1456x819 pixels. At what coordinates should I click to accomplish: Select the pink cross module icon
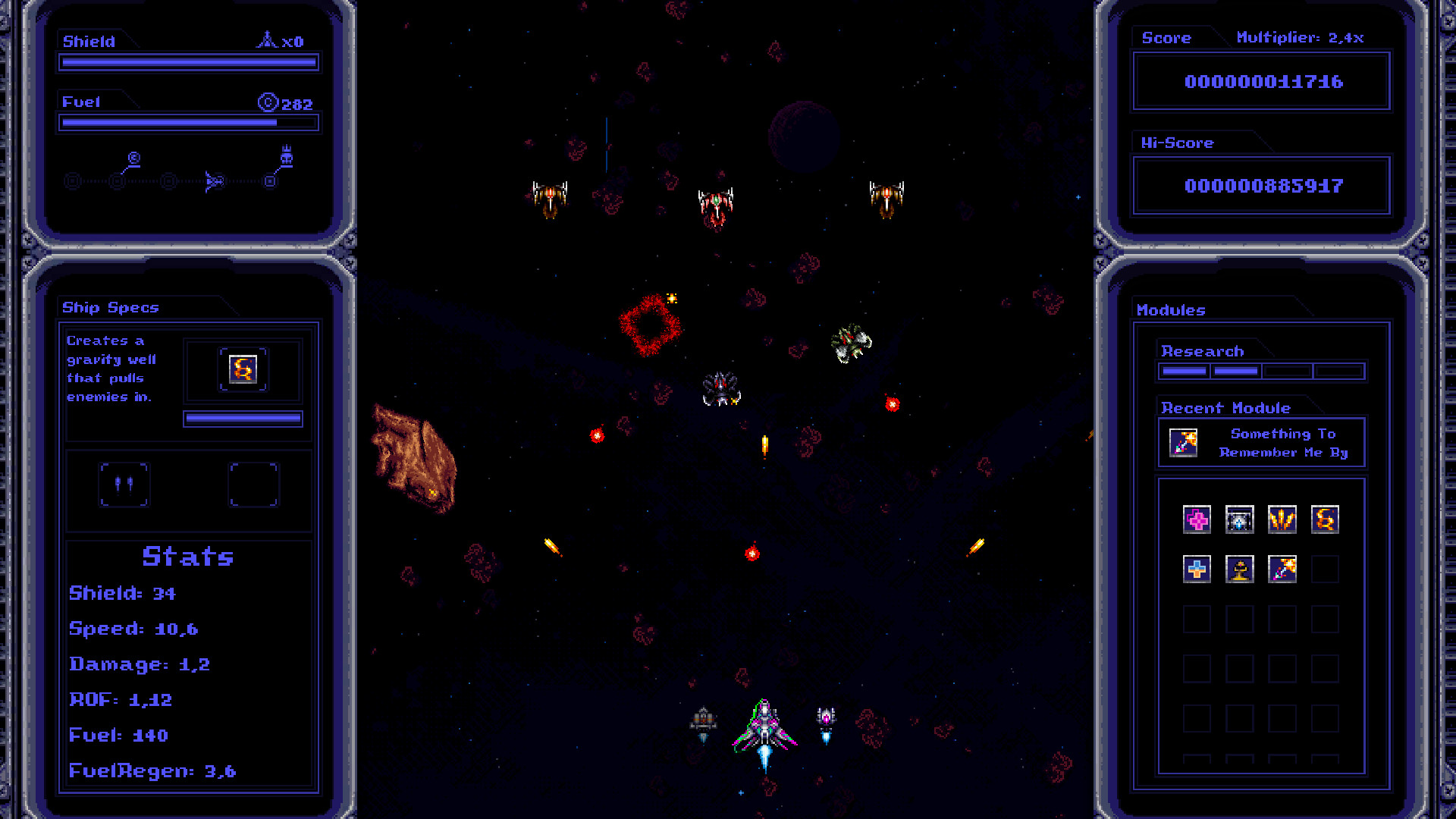[1196, 519]
